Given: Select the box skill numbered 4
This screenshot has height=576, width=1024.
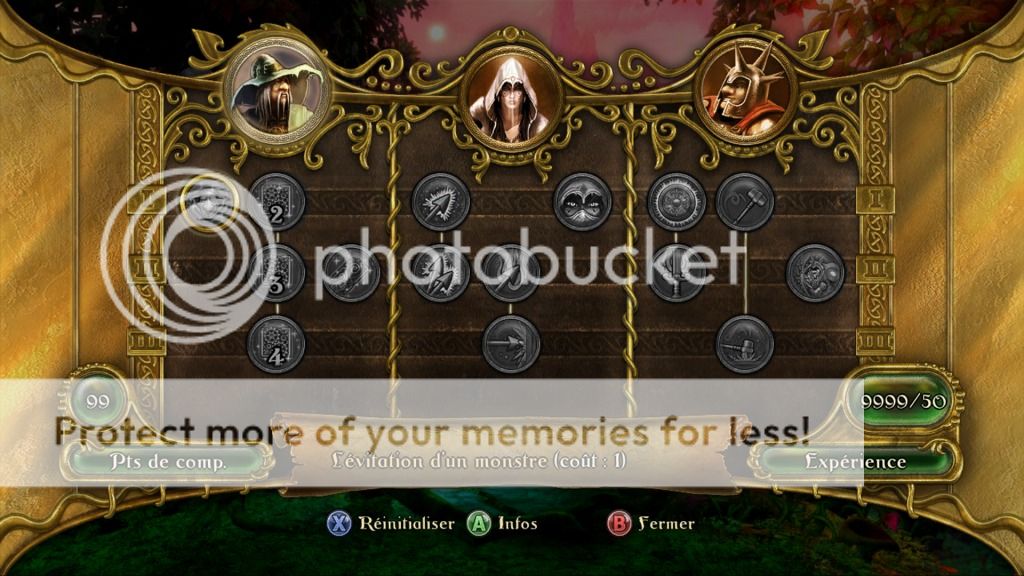Looking at the screenshot, I should pos(276,344).
